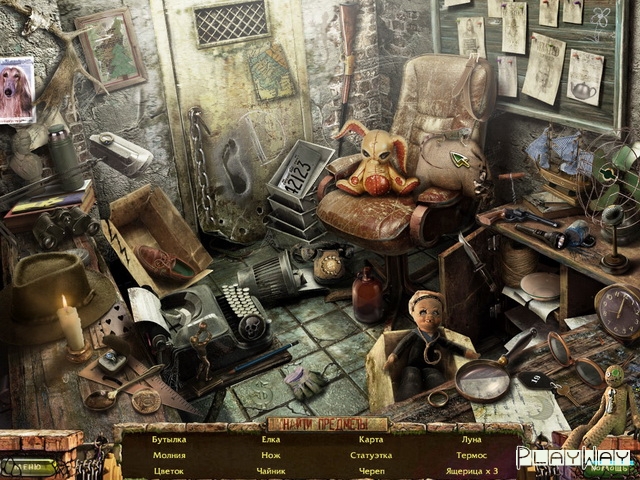Choose Череп in the object list

(370, 470)
